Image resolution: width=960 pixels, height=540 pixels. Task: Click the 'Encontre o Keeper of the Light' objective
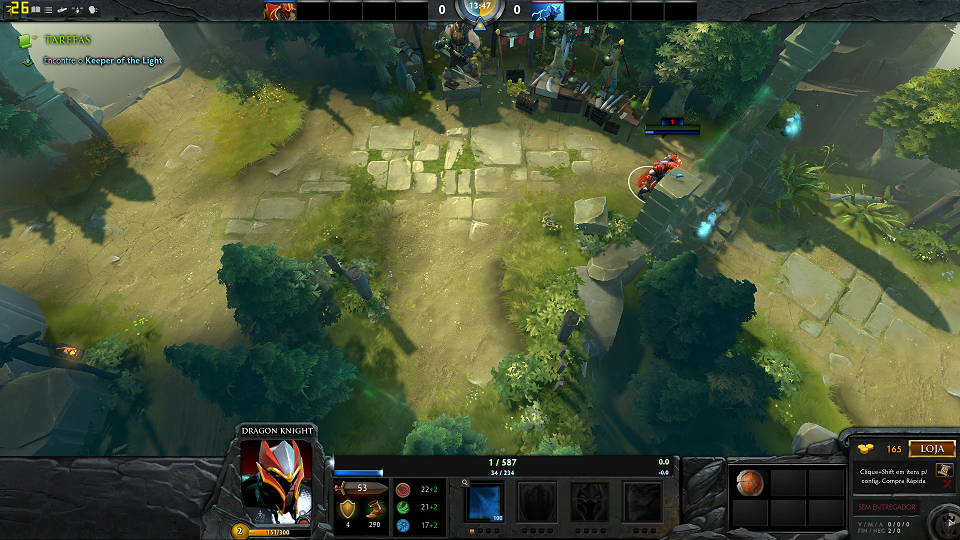click(x=102, y=61)
